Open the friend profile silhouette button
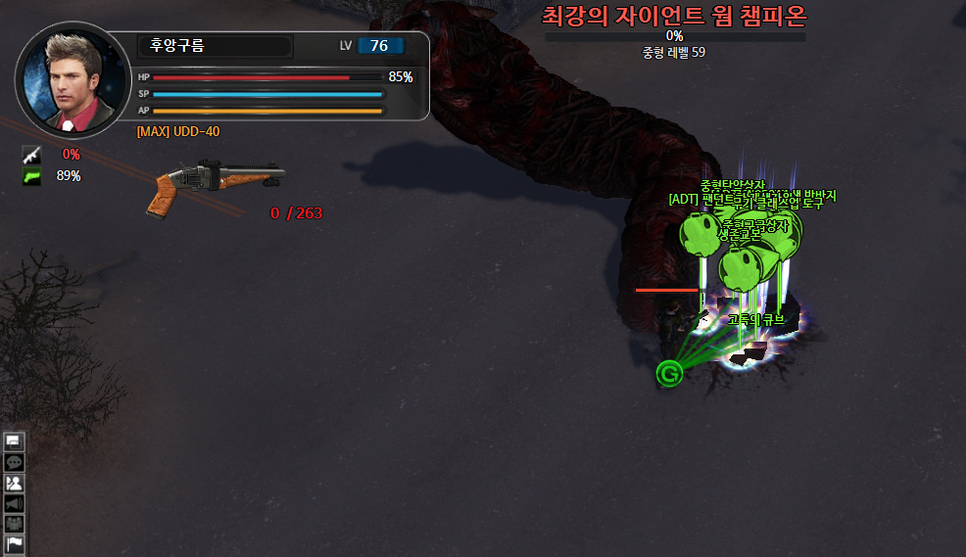The width and height of the screenshot is (966, 557). [14, 483]
